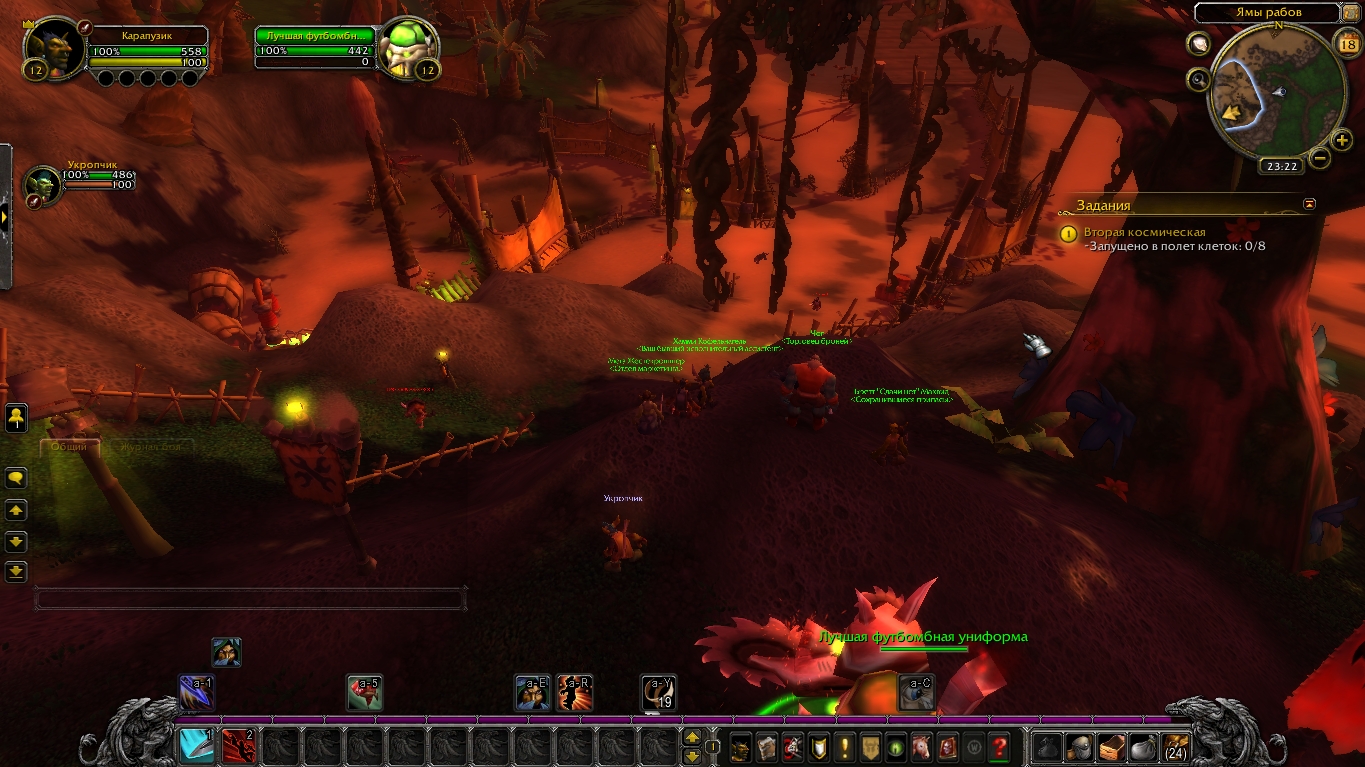1365x767 pixels.
Task: Open the chat speech bubble menu
Action: [x=16, y=478]
